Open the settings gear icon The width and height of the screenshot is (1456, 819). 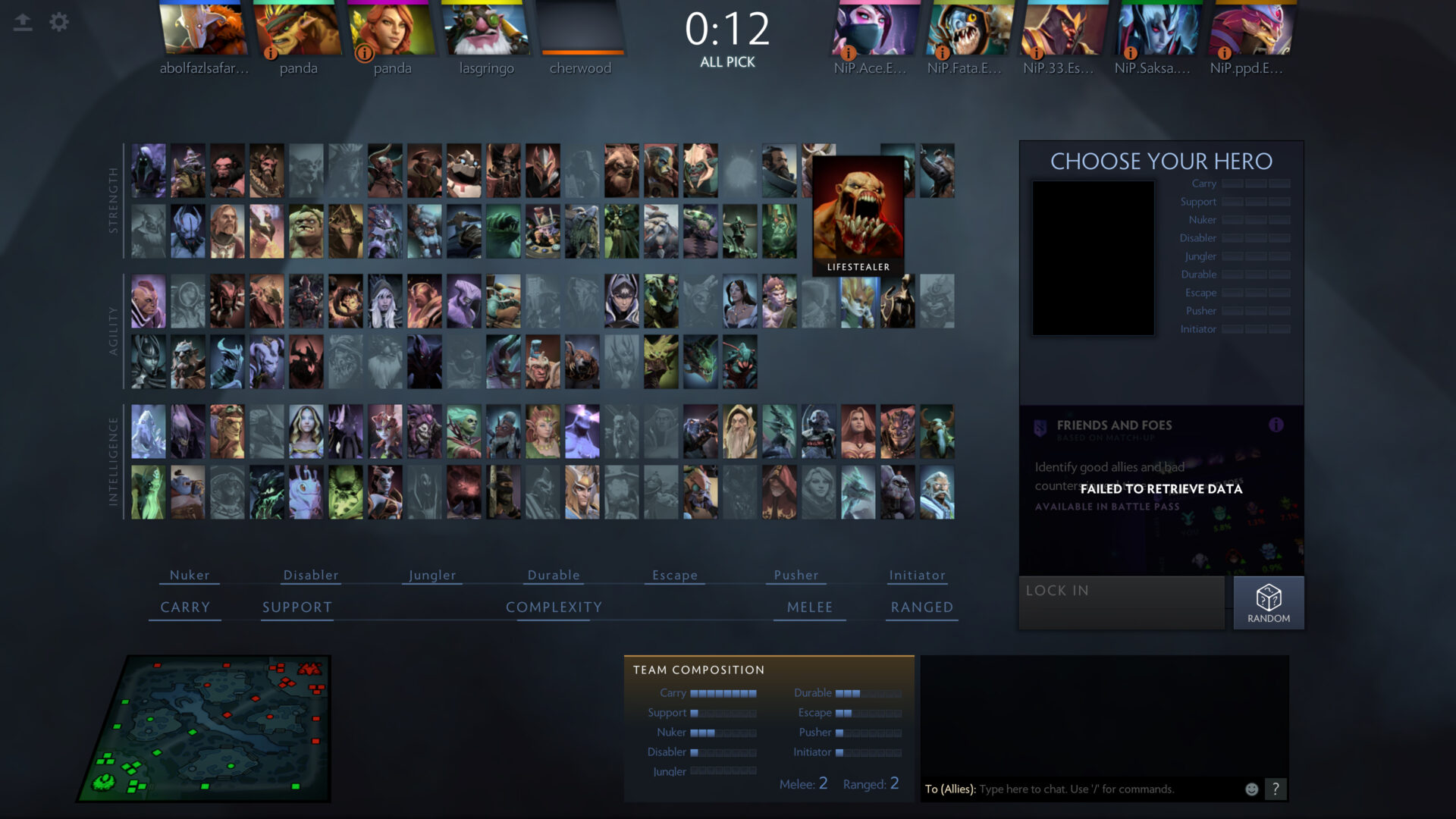point(59,22)
